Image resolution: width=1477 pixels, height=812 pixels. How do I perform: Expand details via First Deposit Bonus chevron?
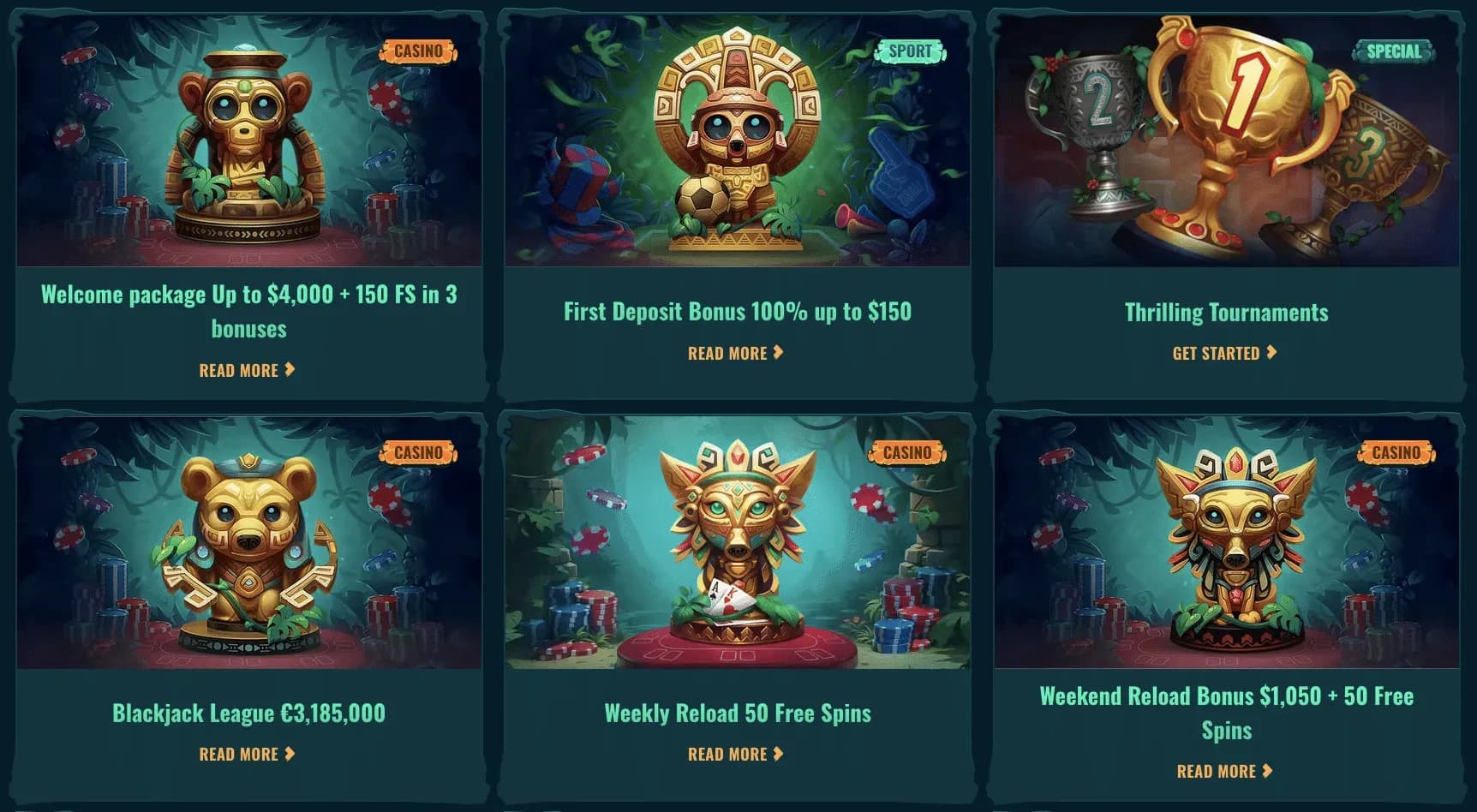pyautogui.click(x=778, y=352)
